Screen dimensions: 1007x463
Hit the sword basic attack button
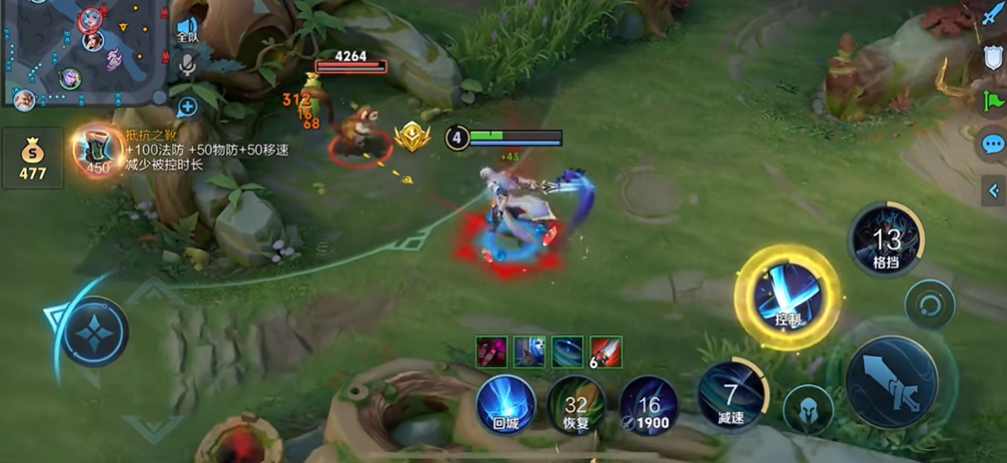point(891,382)
